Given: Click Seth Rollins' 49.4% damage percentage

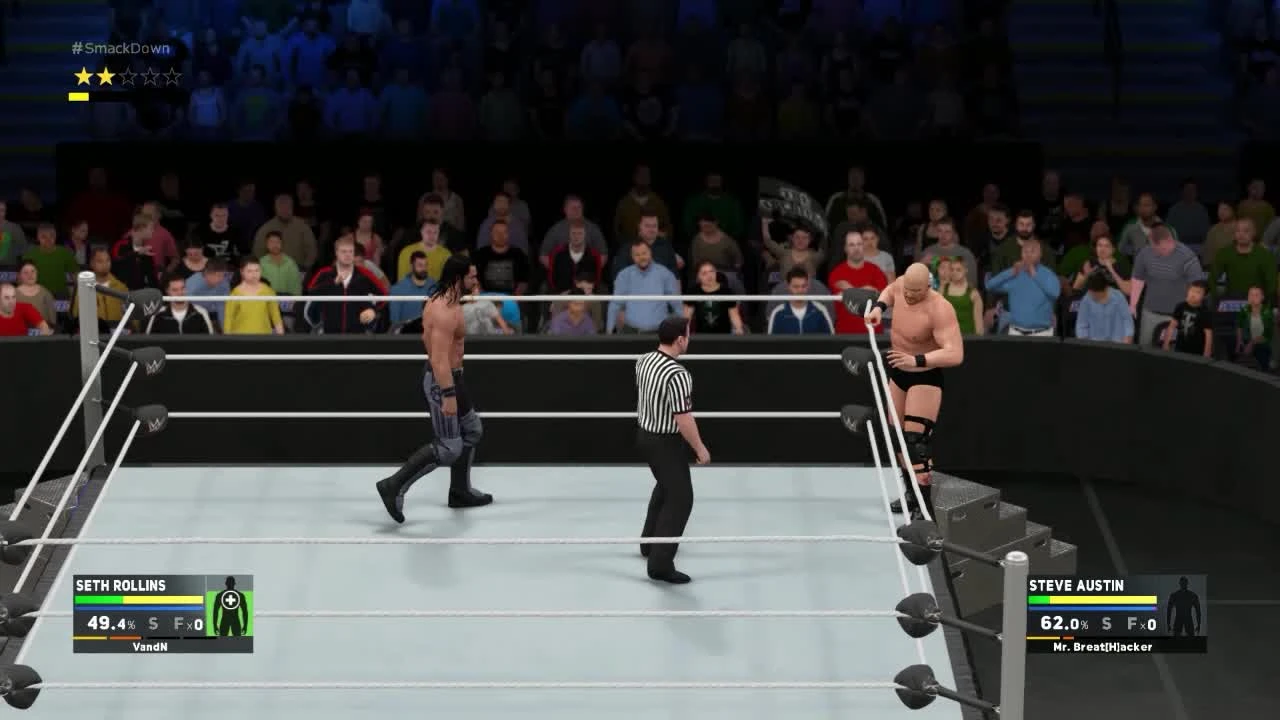Looking at the screenshot, I should (110, 623).
